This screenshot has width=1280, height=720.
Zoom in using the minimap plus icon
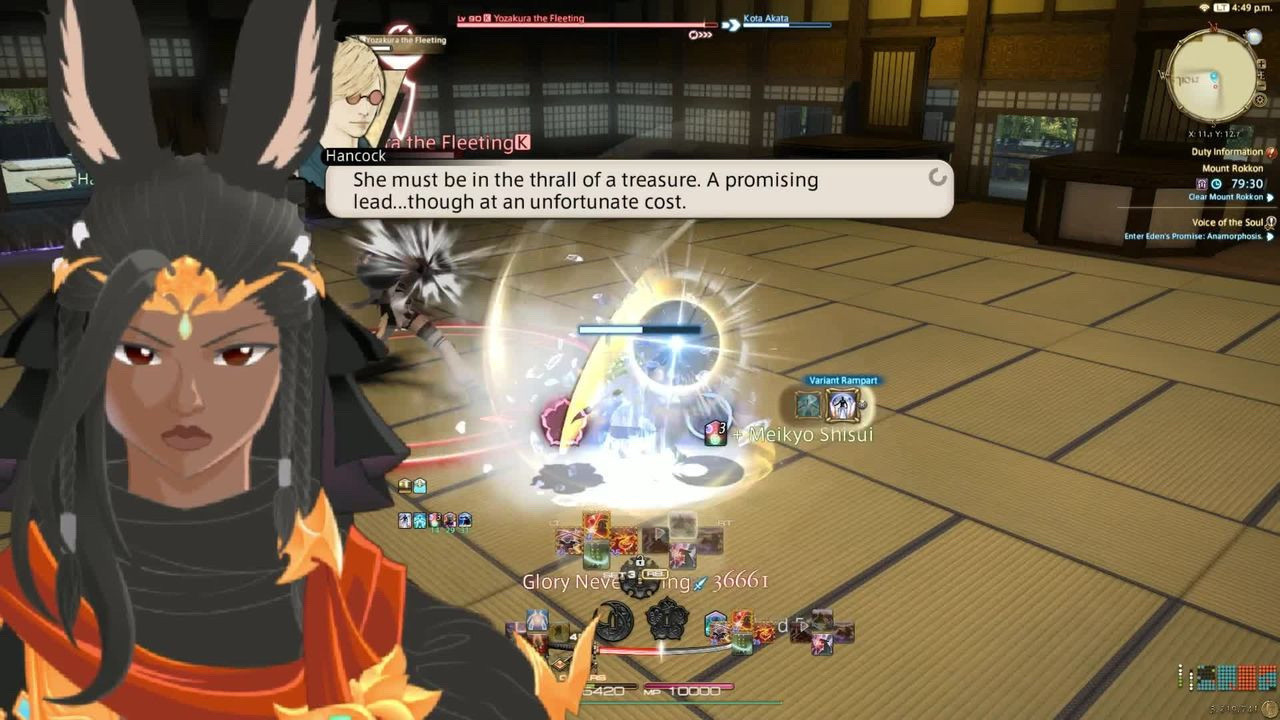point(1259,63)
